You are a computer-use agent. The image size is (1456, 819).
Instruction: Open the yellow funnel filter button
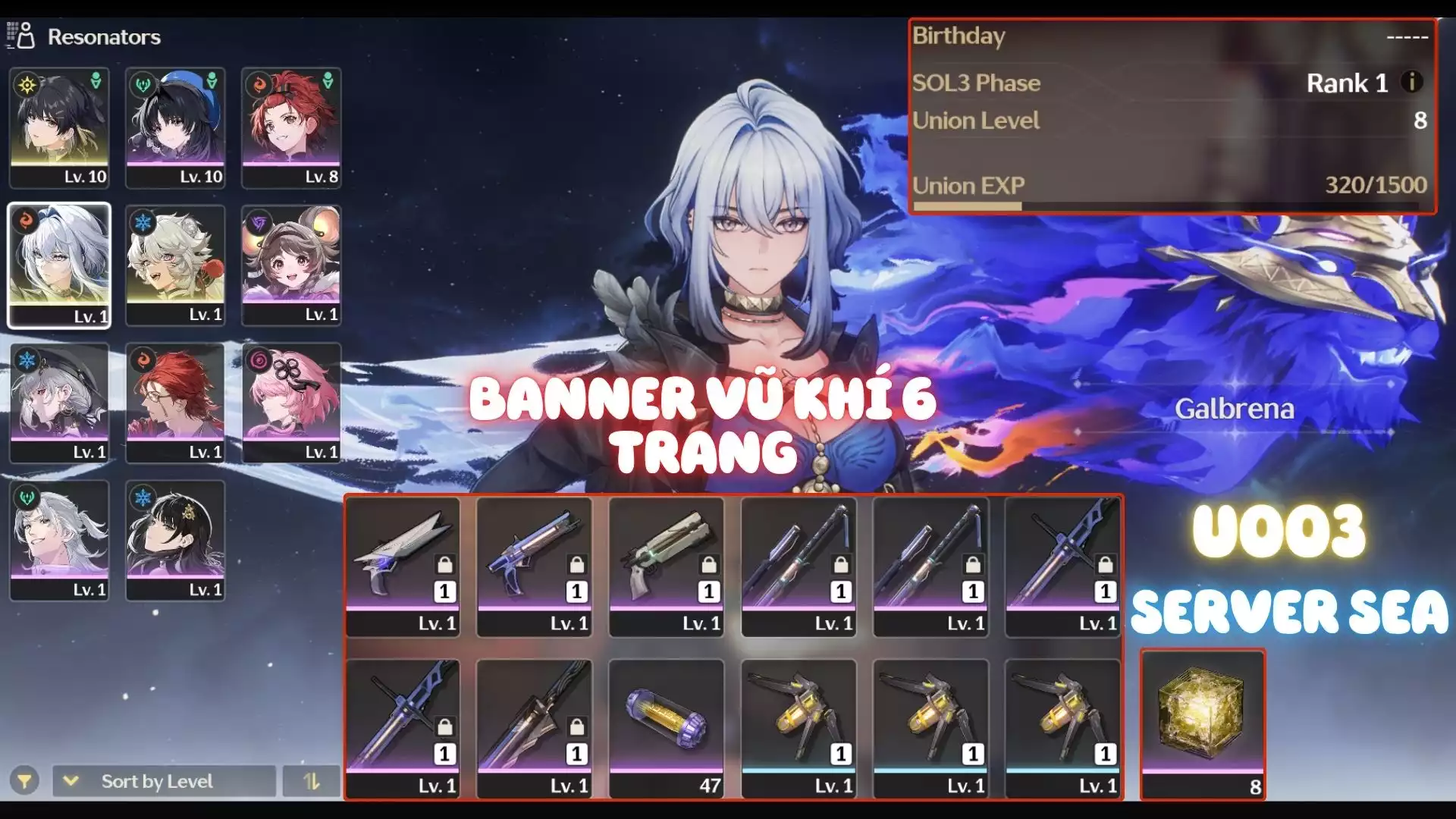click(24, 781)
